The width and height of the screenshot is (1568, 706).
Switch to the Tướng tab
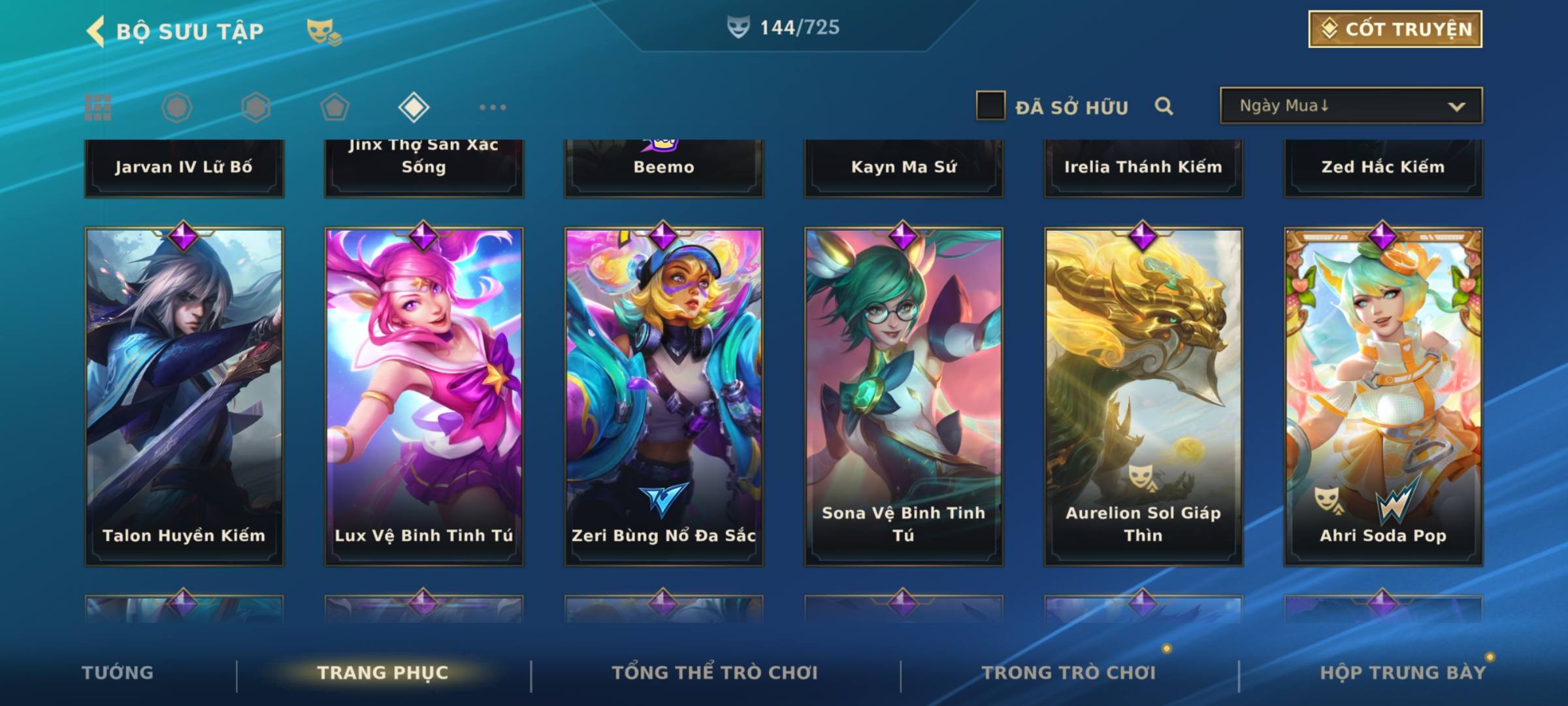pyautogui.click(x=118, y=673)
